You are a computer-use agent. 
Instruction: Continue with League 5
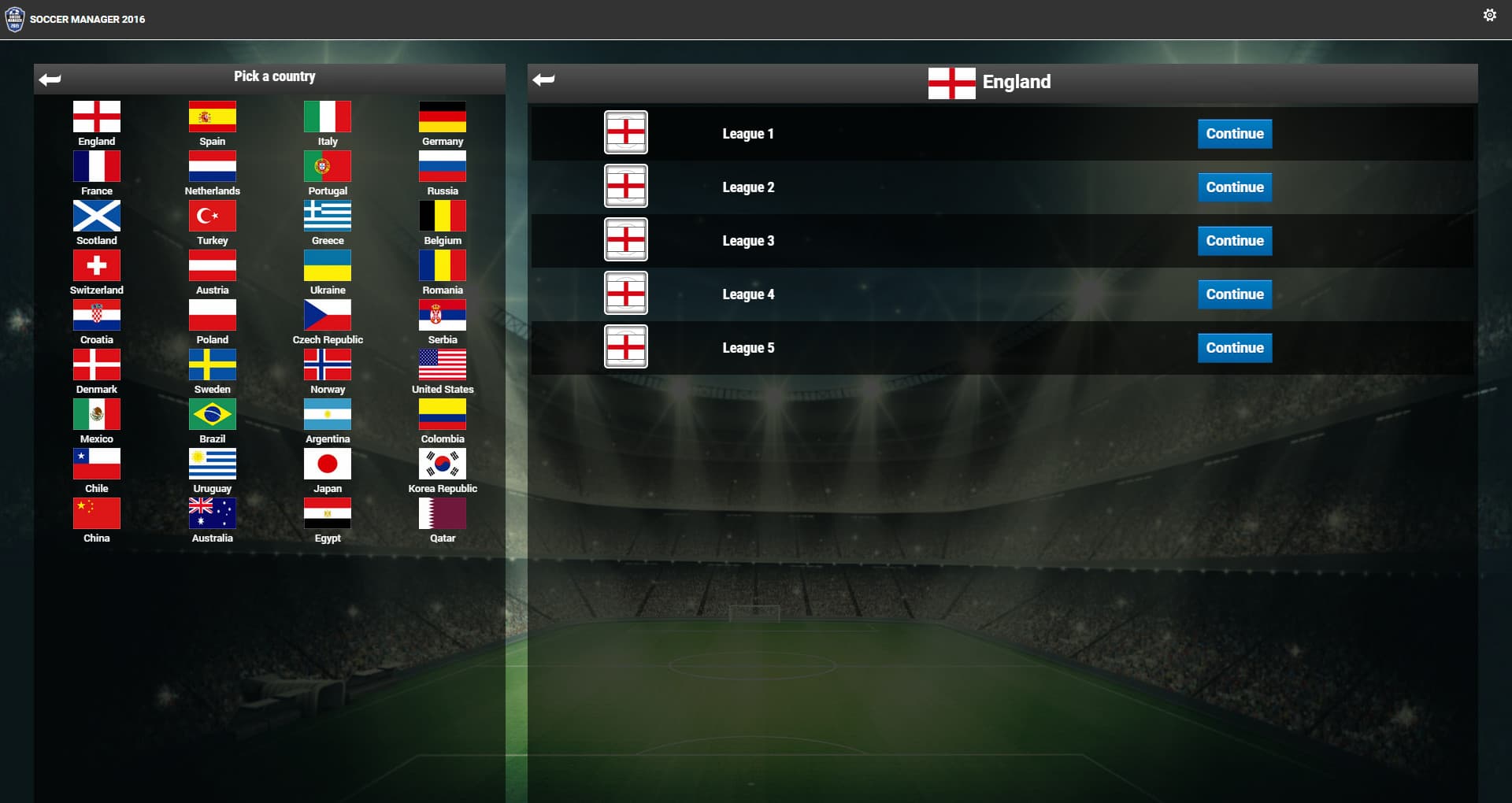pyautogui.click(x=1234, y=347)
